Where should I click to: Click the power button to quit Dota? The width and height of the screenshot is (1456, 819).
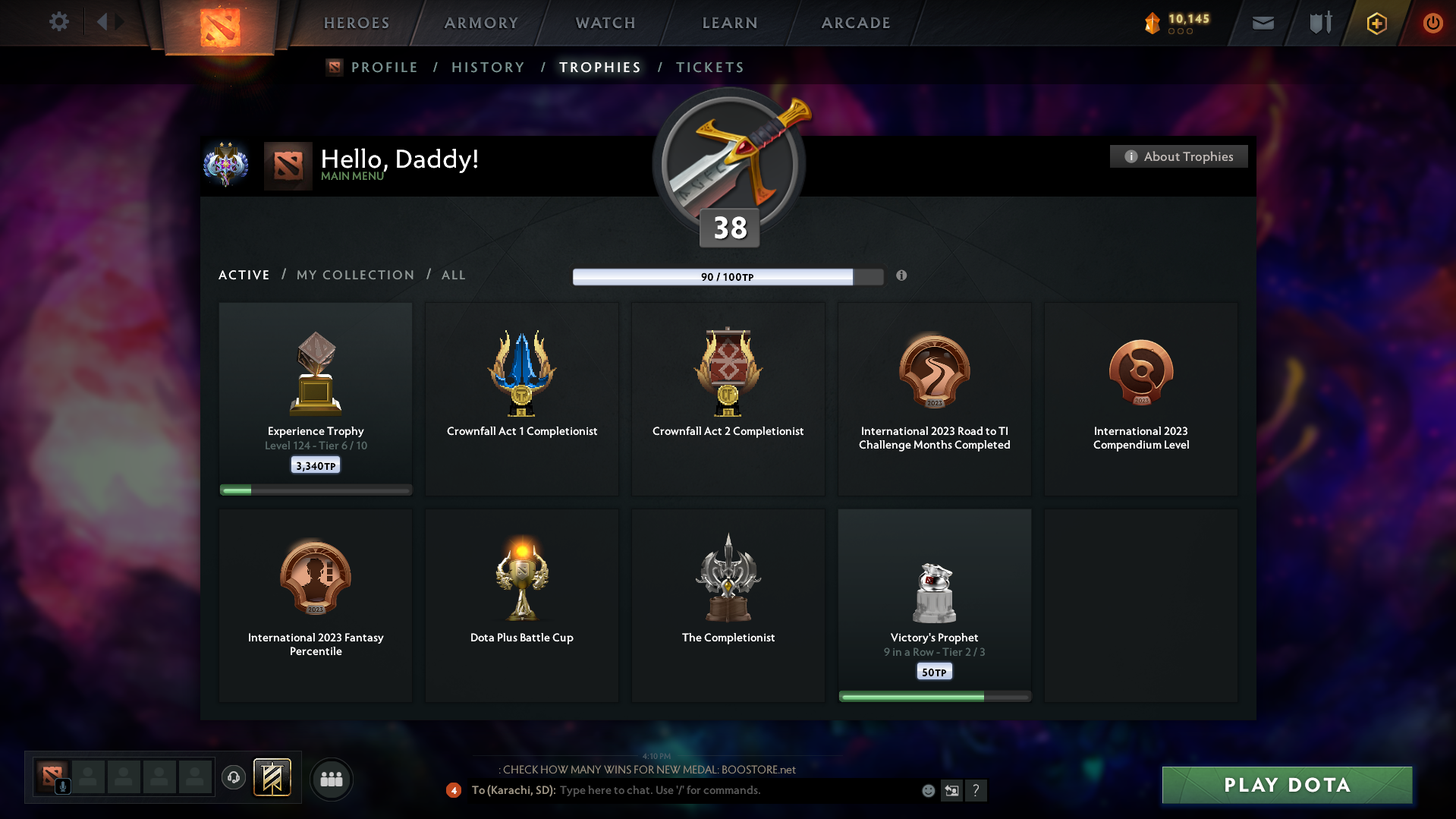pyautogui.click(x=1432, y=23)
